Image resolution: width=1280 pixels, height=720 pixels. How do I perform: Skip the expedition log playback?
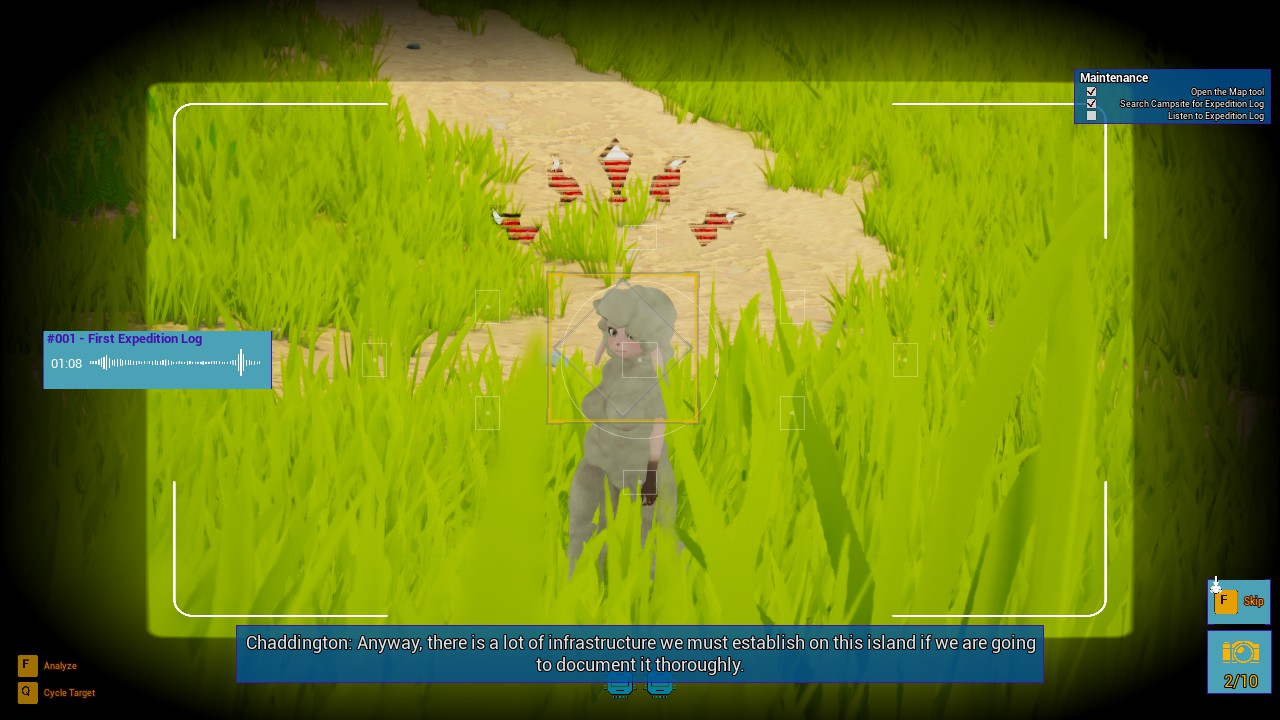pos(1238,601)
